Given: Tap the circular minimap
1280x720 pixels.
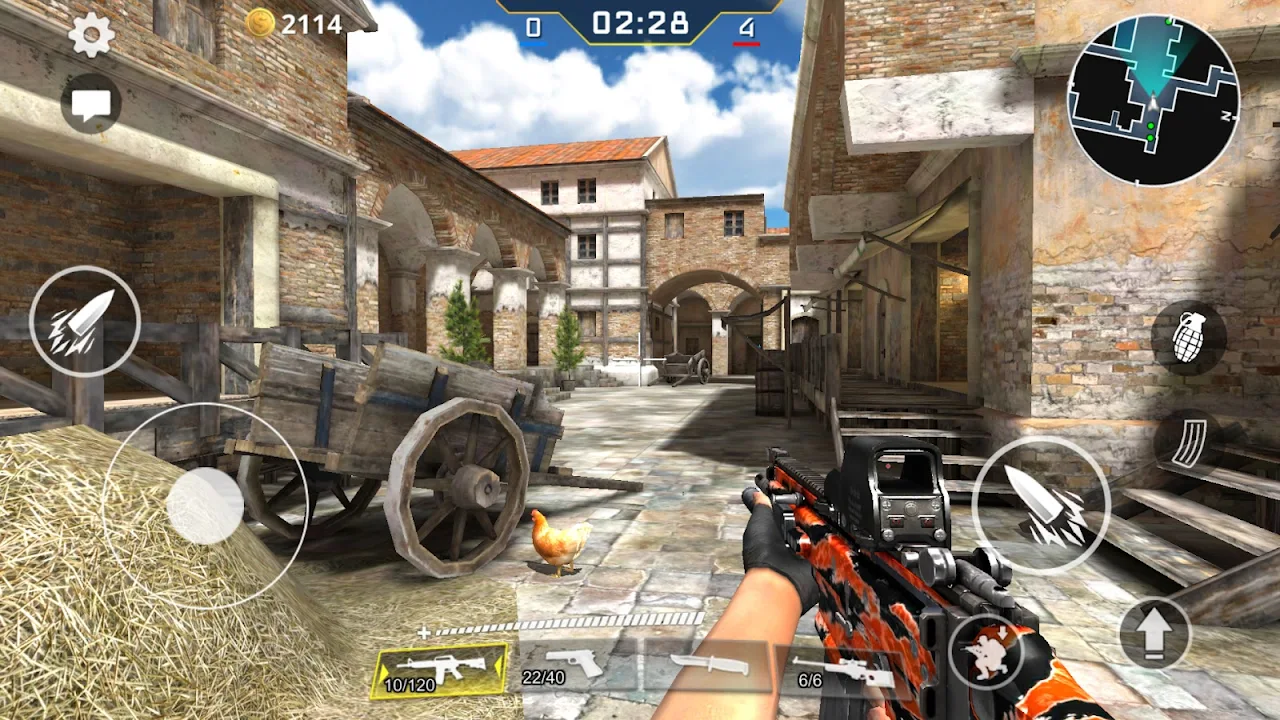Looking at the screenshot, I should point(1153,100).
